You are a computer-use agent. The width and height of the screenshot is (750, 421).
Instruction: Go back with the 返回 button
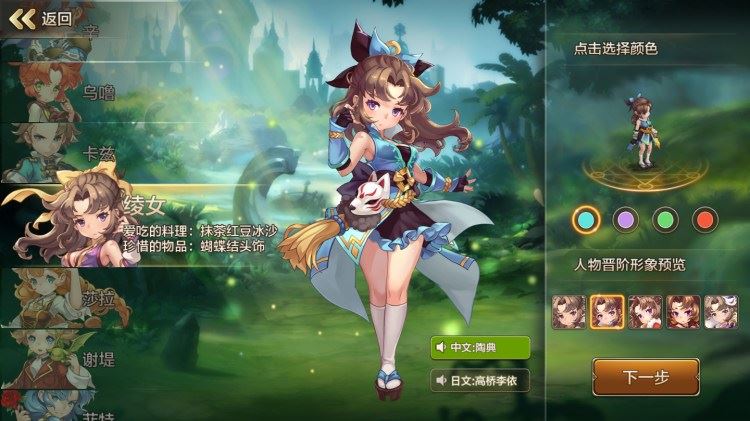click(40, 18)
